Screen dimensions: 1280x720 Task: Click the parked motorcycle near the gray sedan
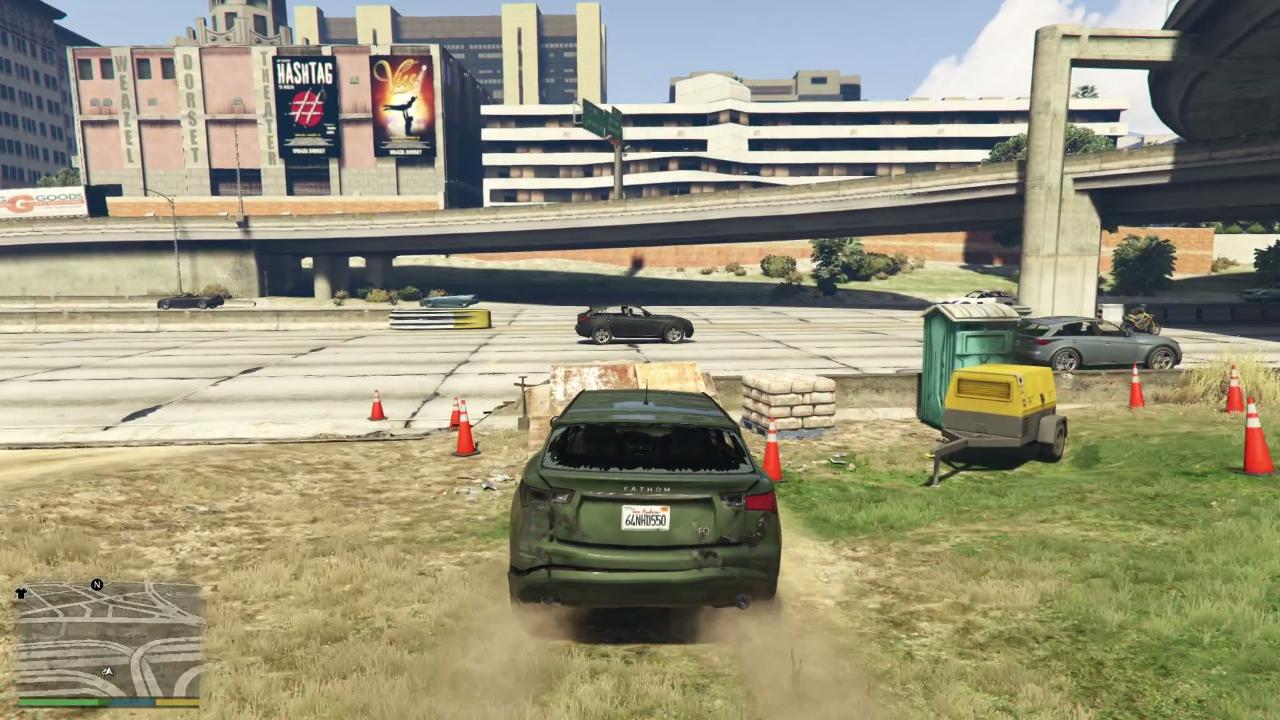tap(1142, 320)
